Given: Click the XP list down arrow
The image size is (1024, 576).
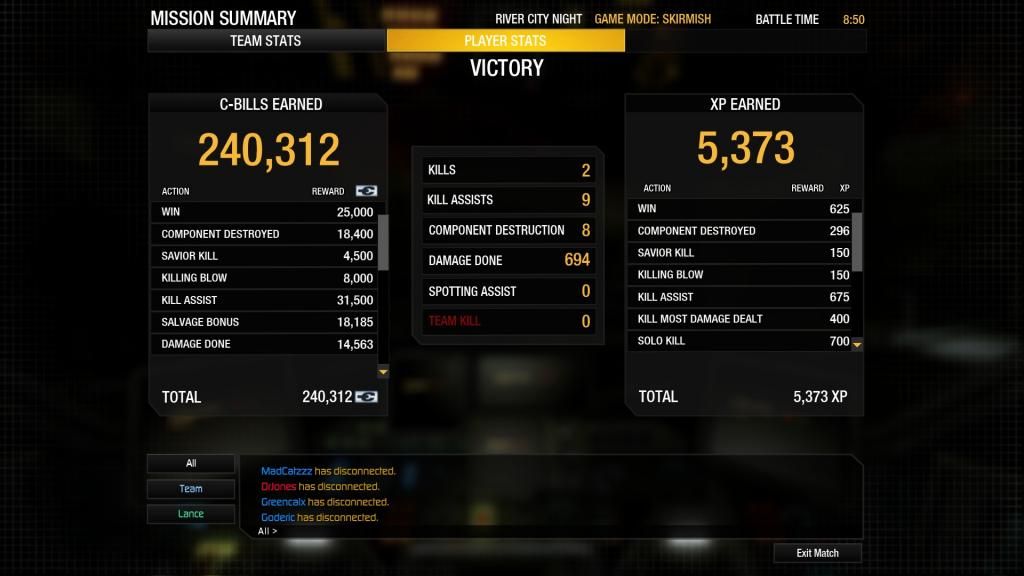Looking at the screenshot, I should pos(857,344).
